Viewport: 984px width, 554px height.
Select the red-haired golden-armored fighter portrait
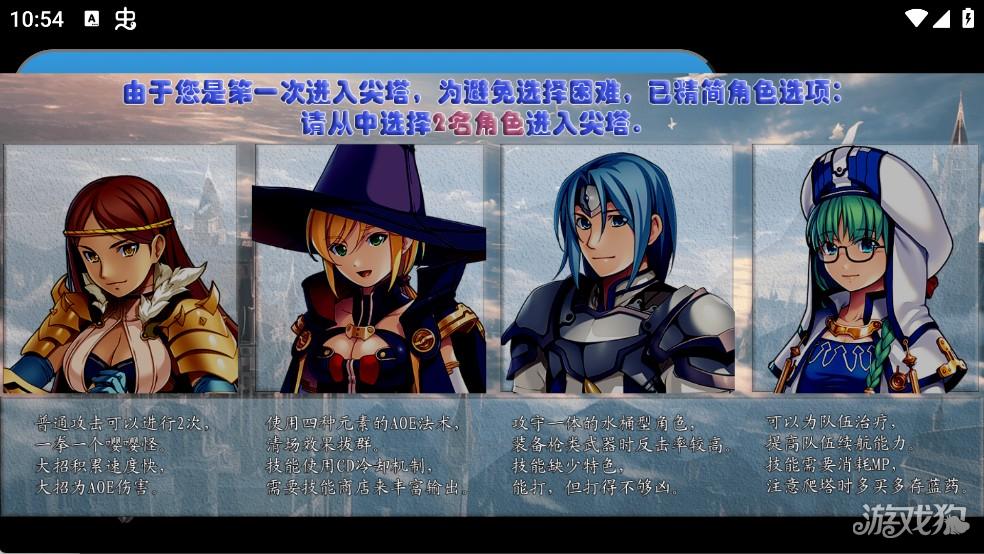pos(121,268)
